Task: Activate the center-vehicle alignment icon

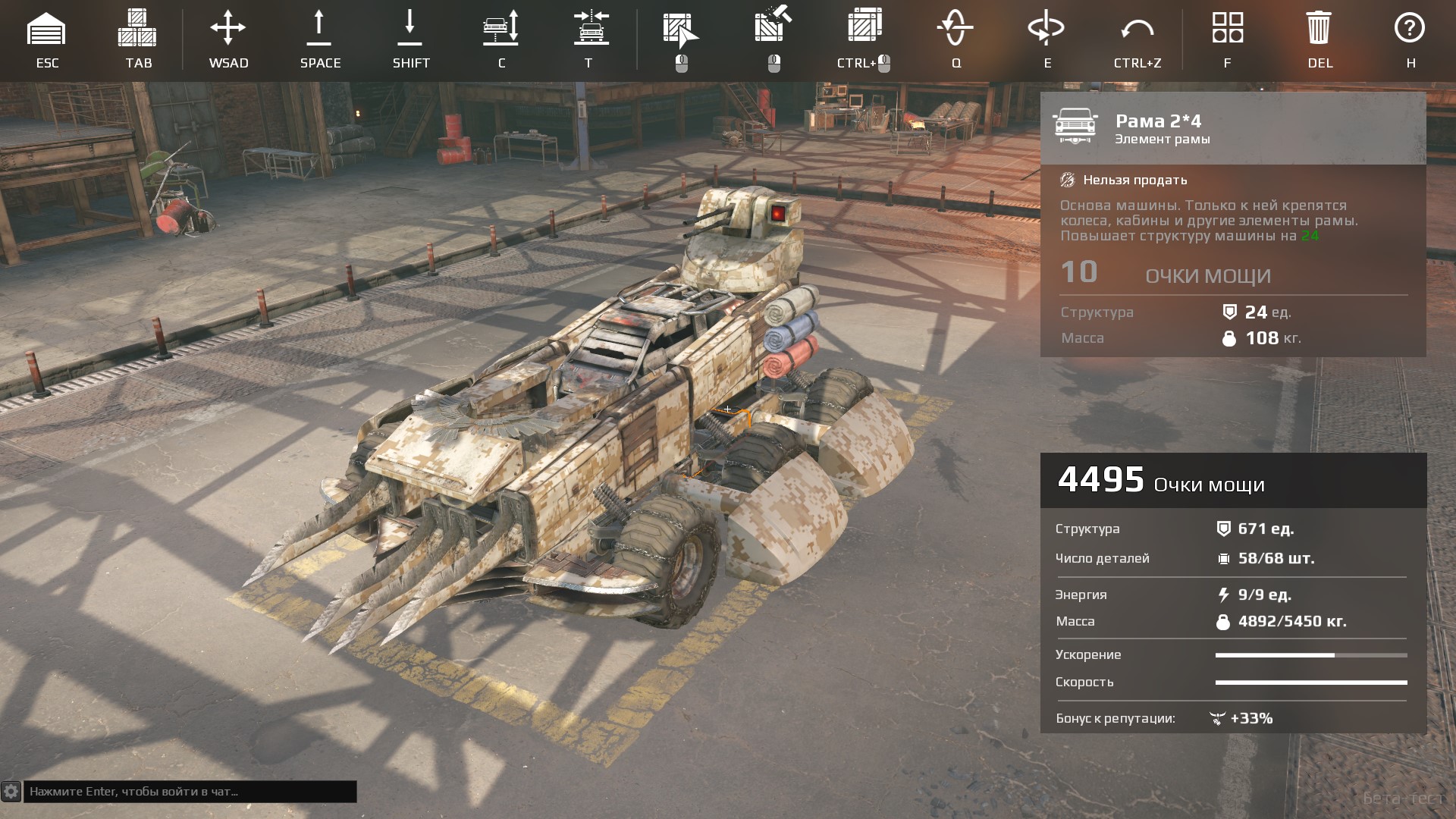Action: pyautogui.click(x=591, y=29)
